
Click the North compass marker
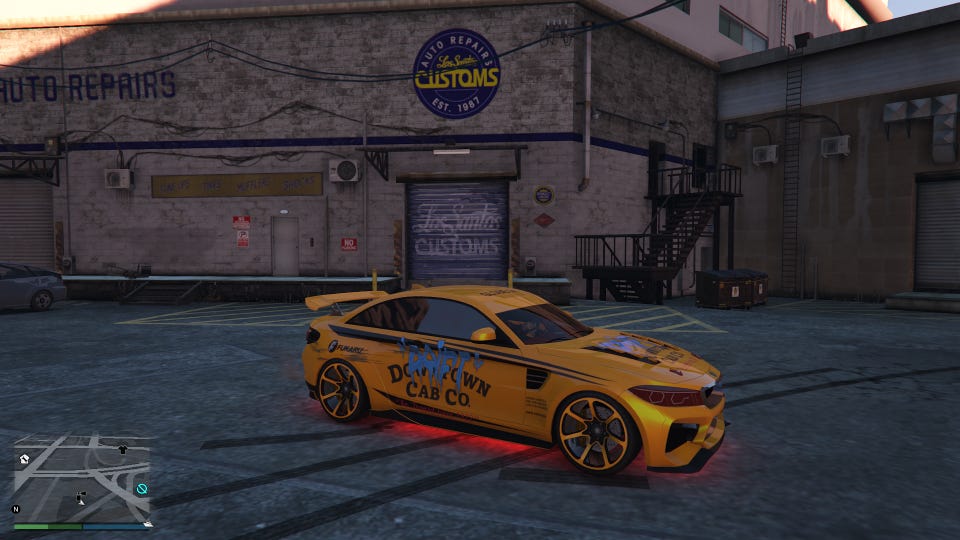coord(16,509)
